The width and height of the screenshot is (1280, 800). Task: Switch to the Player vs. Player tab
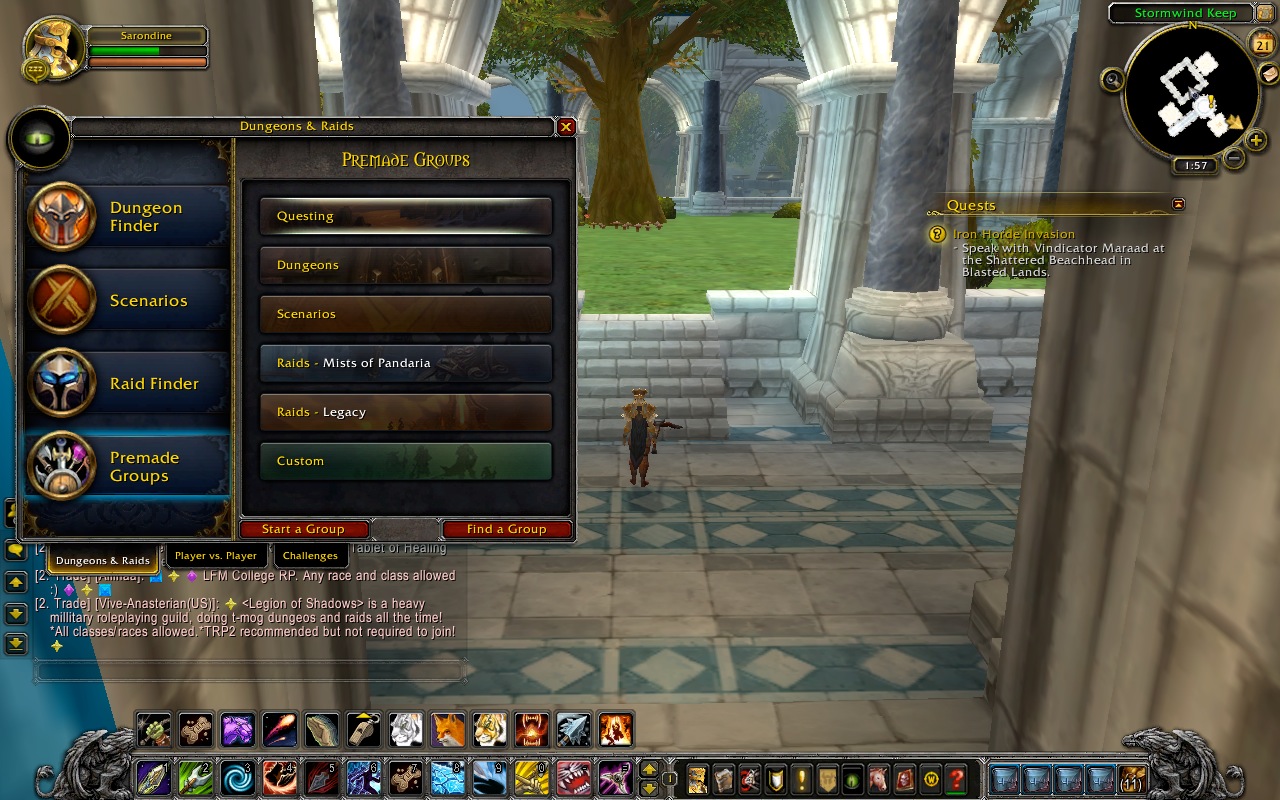tap(215, 556)
